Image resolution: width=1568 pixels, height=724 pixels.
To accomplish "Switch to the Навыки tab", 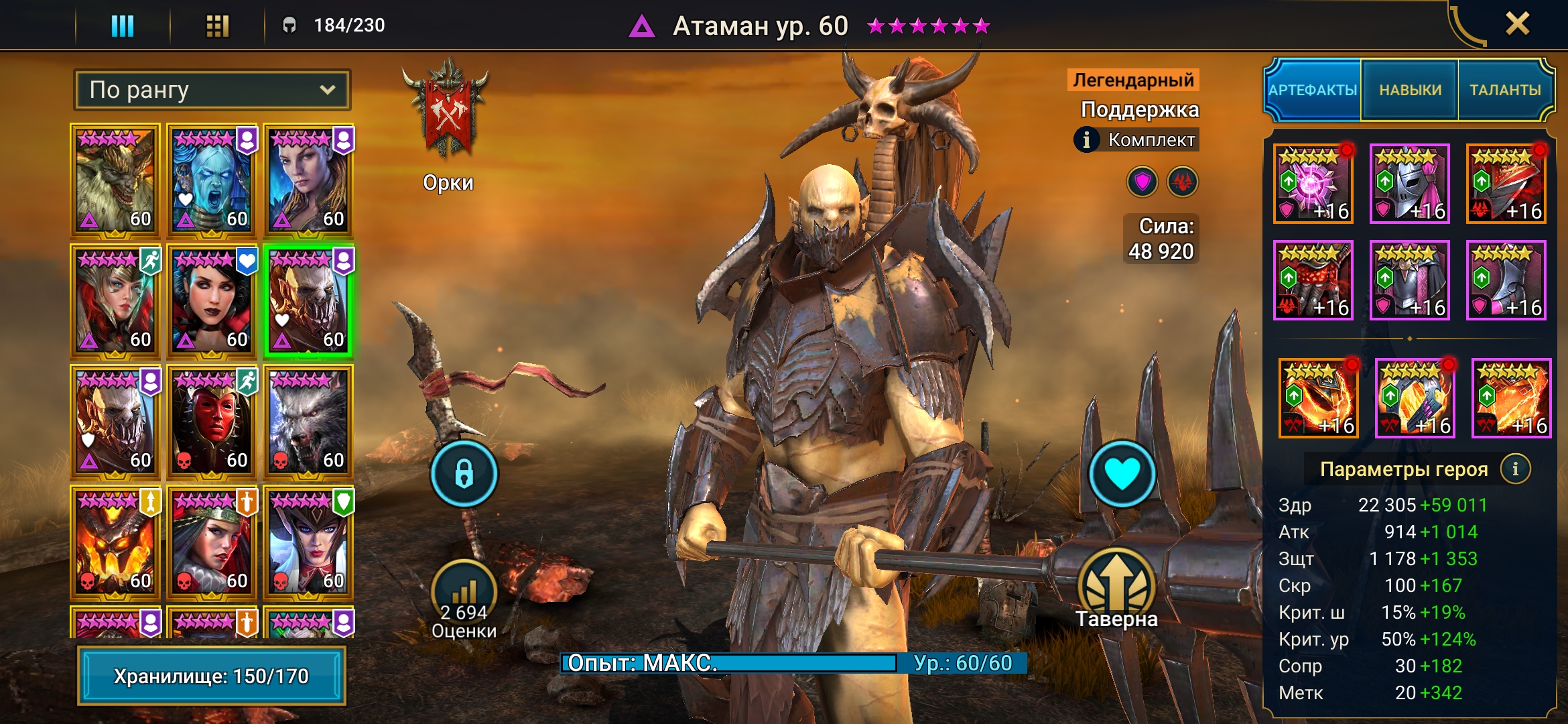I will (1410, 90).
